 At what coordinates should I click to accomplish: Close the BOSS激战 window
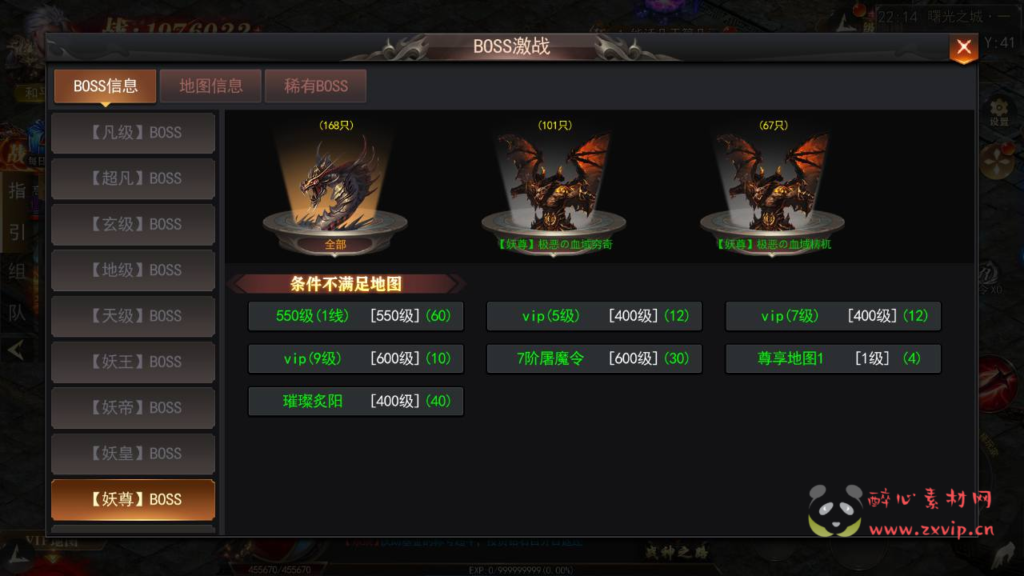click(963, 47)
